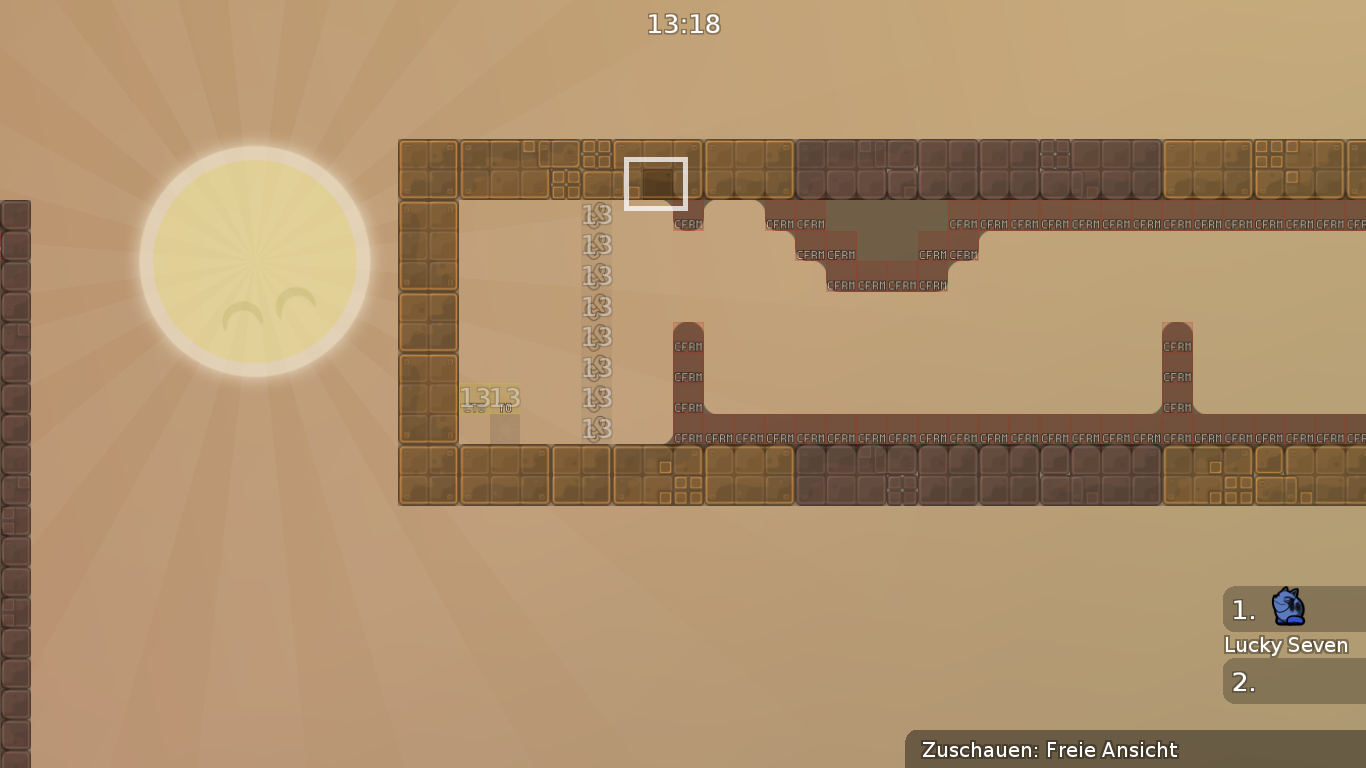The image size is (1366, 768).
Task: Click the Lucky Seven player name text
Action: click(1286, 645)
